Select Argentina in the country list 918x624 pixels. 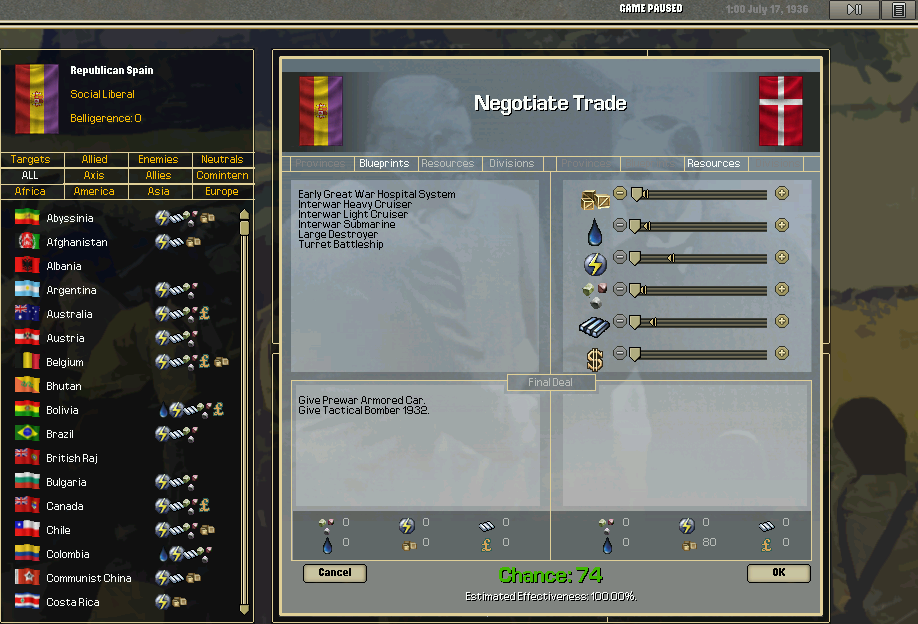click(71, 290)
